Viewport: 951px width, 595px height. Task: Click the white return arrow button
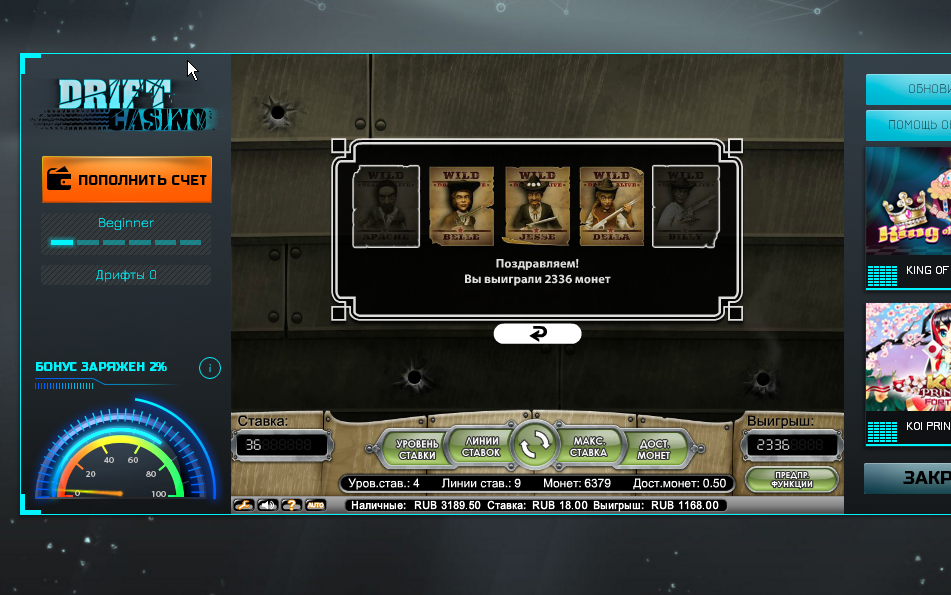tap(537, 334)
